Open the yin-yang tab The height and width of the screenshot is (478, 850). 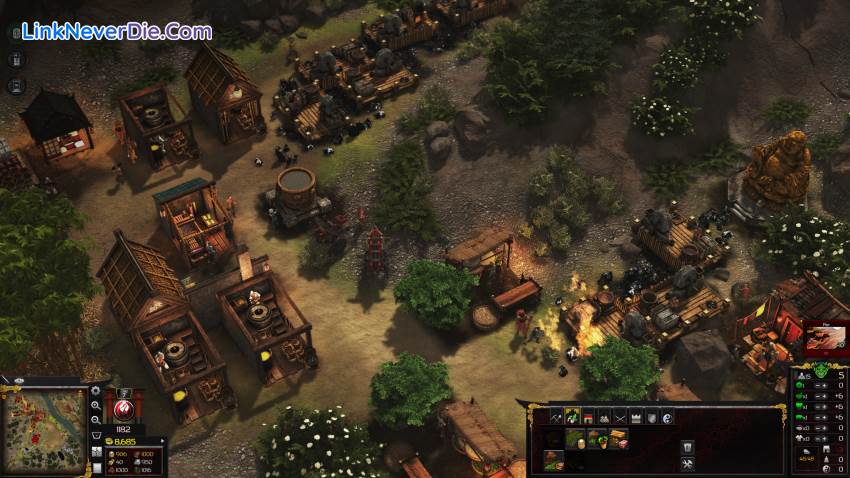(x=667, y=416)
